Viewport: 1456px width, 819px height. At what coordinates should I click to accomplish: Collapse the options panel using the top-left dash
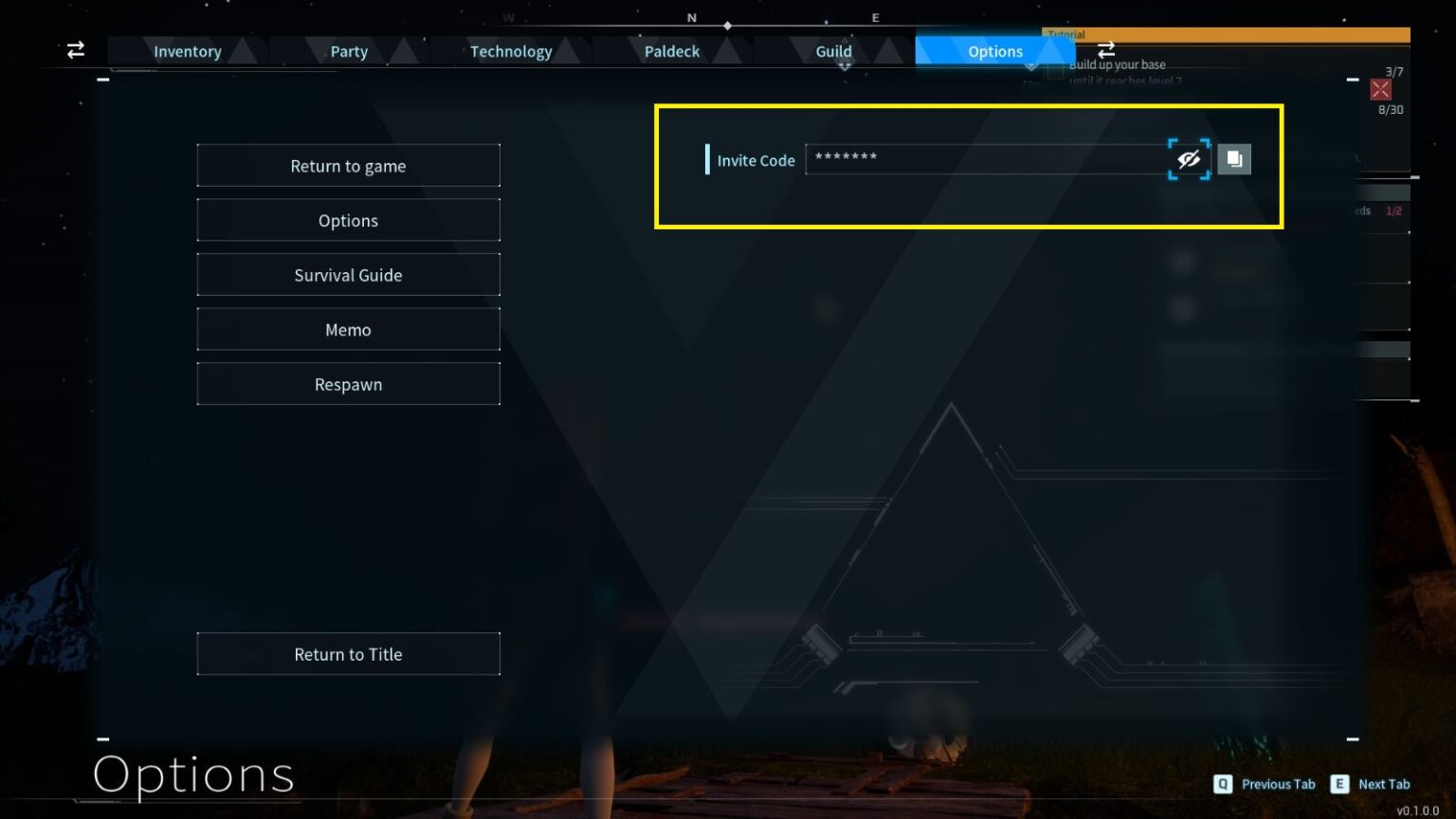(x=103, y=79)
